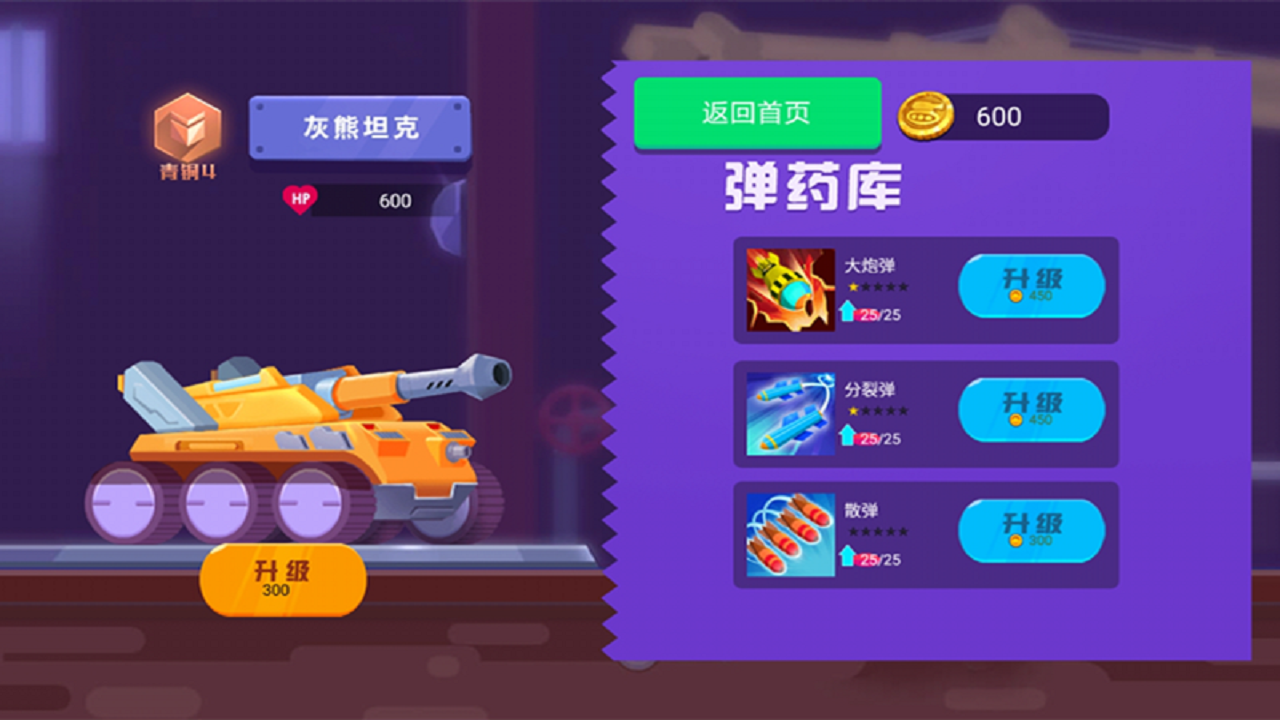Click the star rating under 散弹

880,533
